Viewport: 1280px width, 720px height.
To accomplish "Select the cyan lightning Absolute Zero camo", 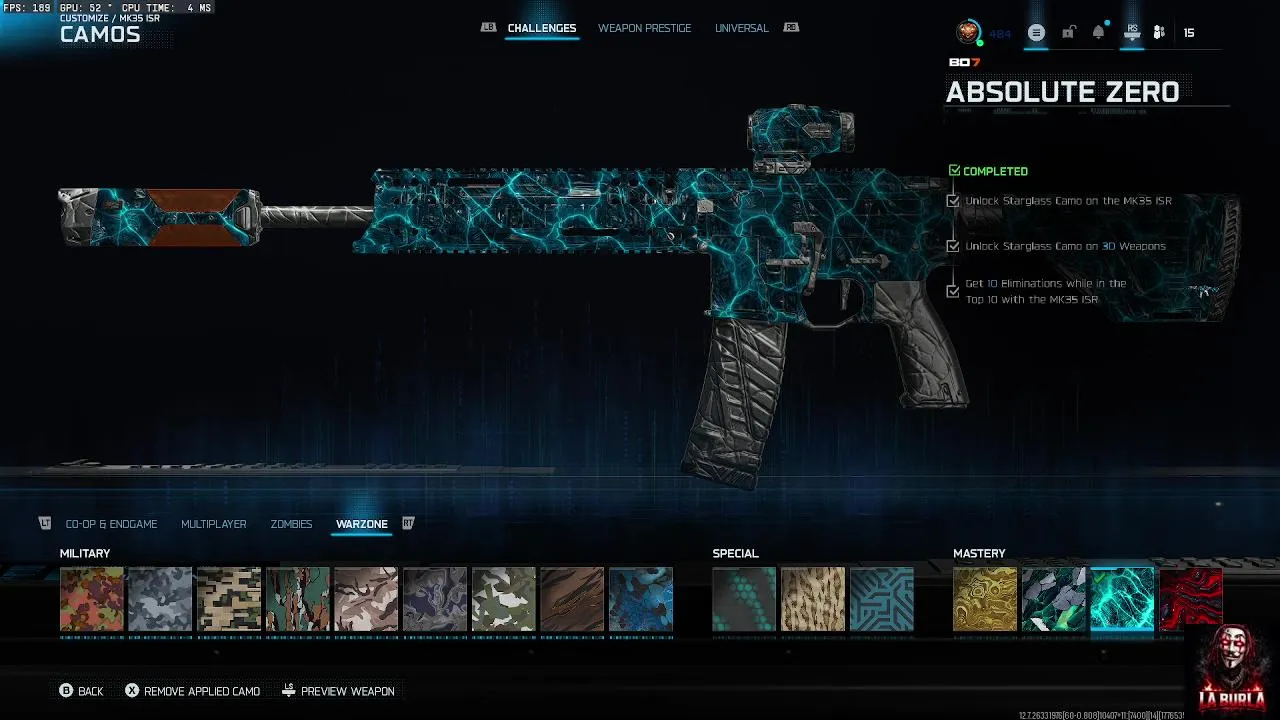I will 1122,600.
